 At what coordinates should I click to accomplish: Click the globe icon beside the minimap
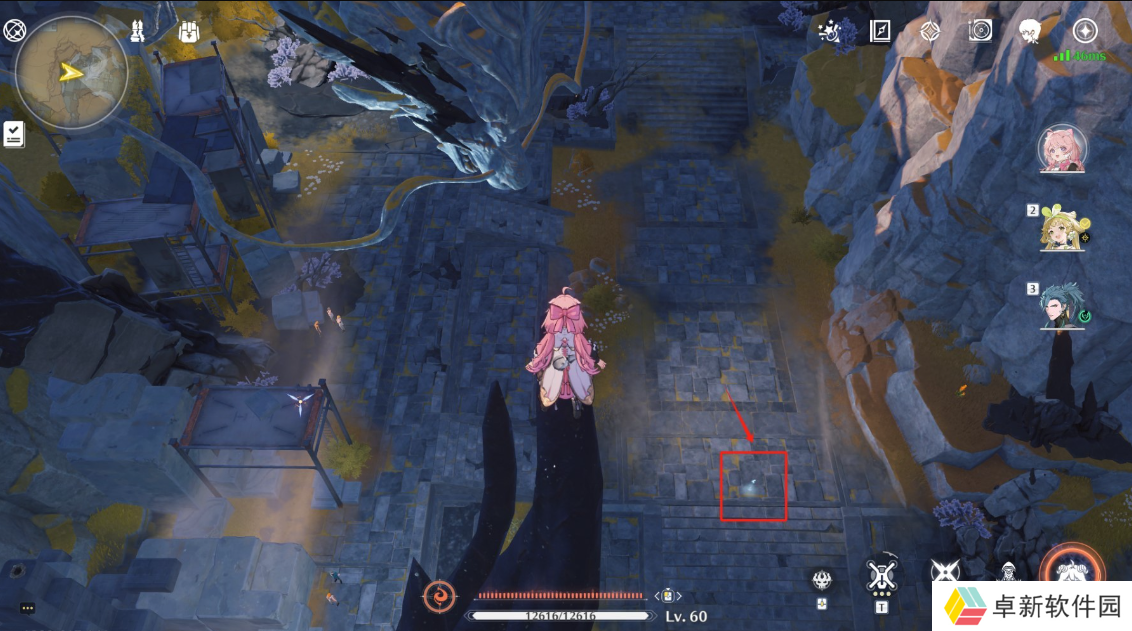tap(14, 31)
